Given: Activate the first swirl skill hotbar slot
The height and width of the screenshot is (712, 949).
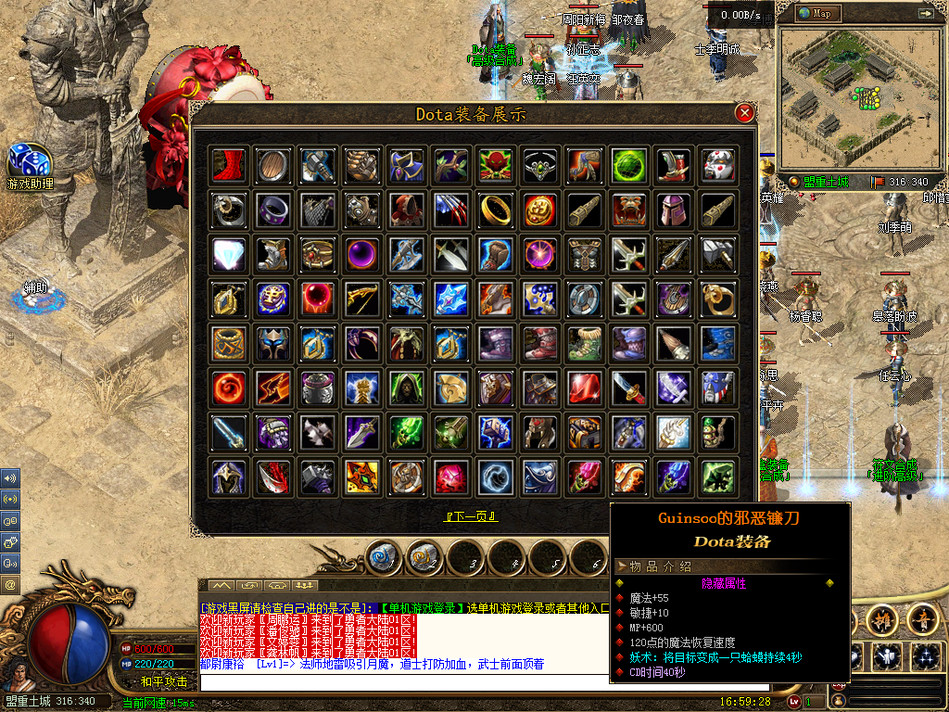Looking at the screenshot, I should 382,558.
